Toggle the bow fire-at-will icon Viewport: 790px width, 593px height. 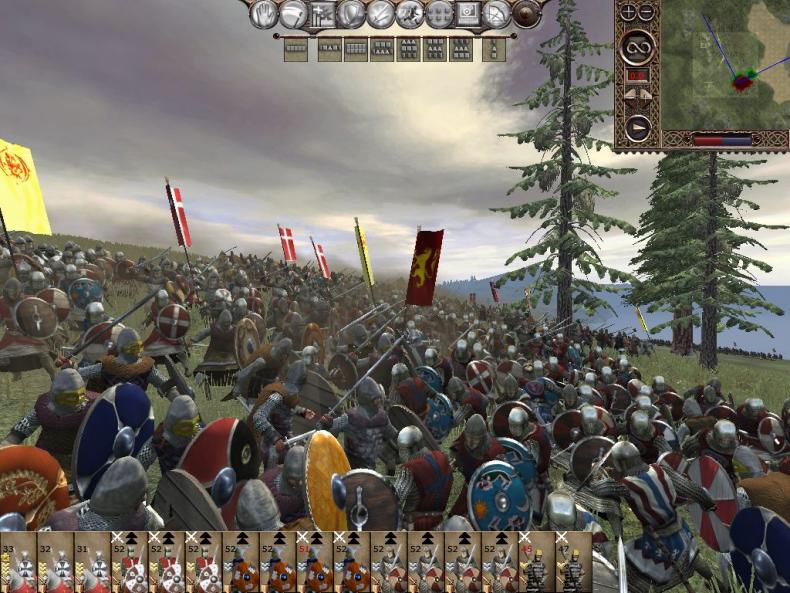click(496, 13)
